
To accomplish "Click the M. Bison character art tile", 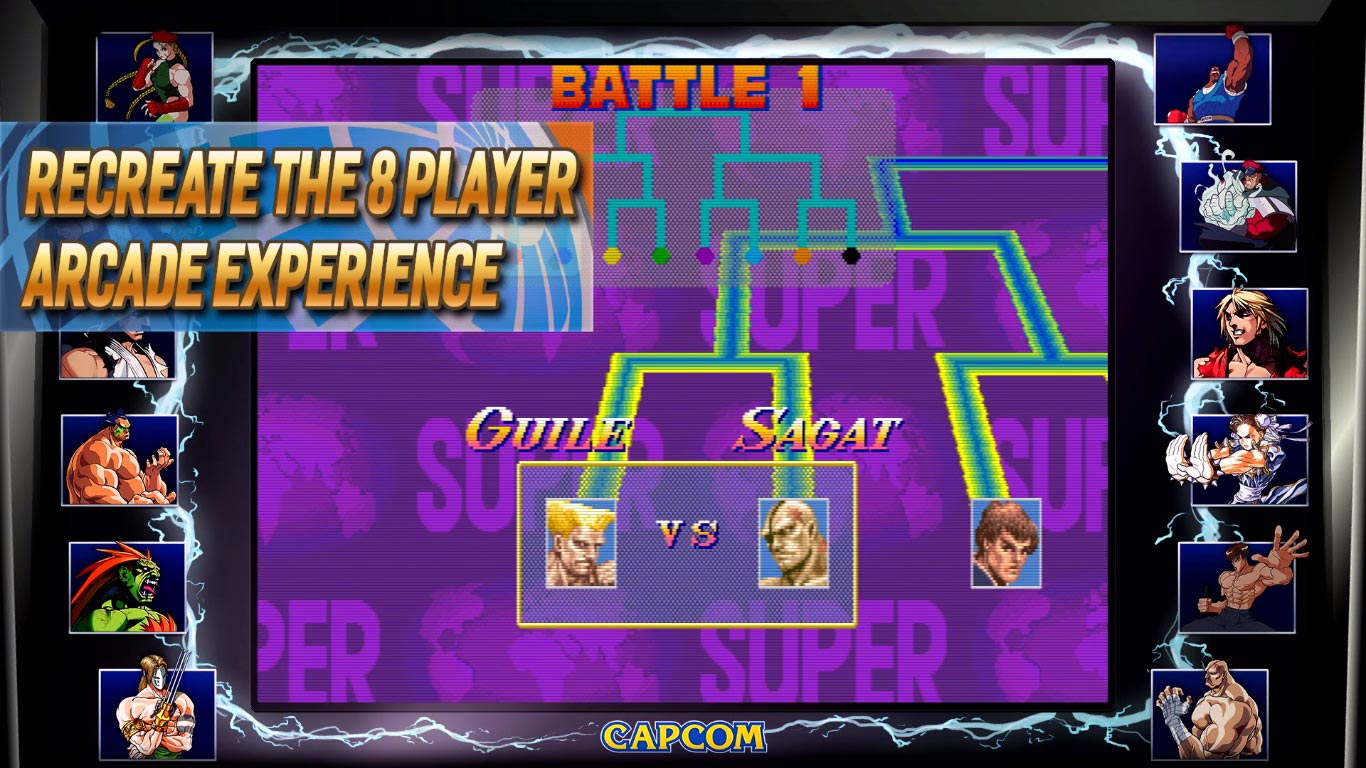I will tap(1238, 206).
